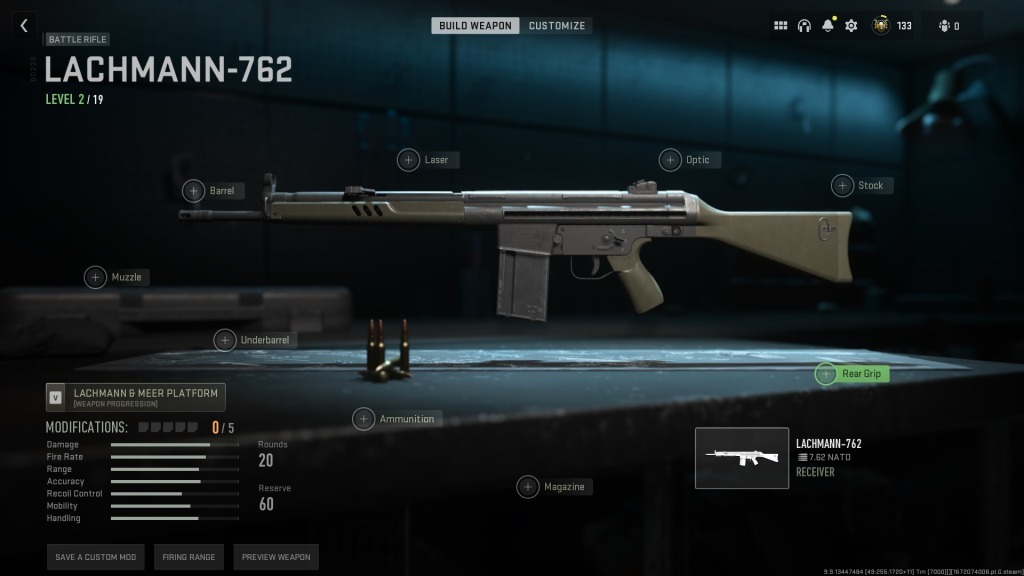Show notifications with the bell icon
The image size is (1024, 576).
[x=828, y=26]
